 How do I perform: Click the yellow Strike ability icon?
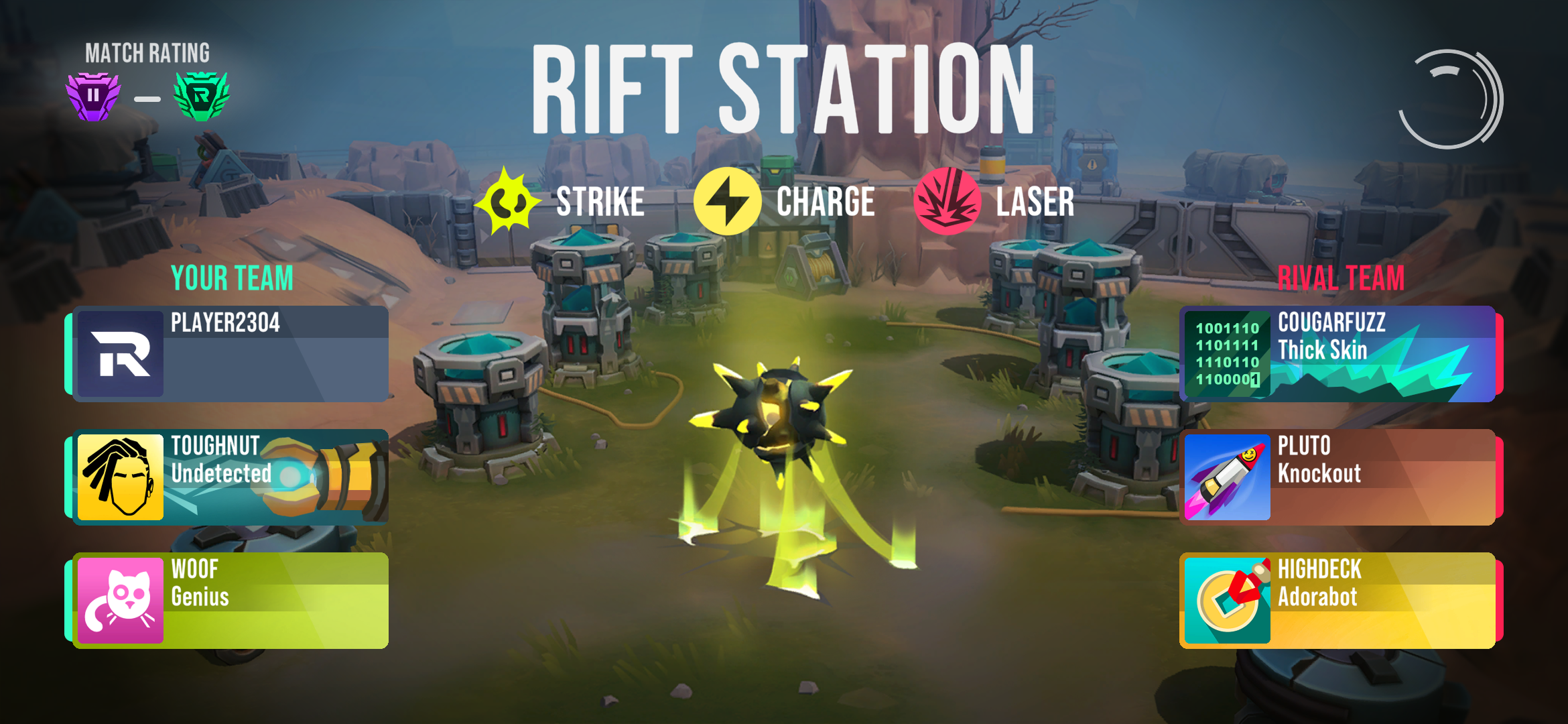tap(507, 201)
